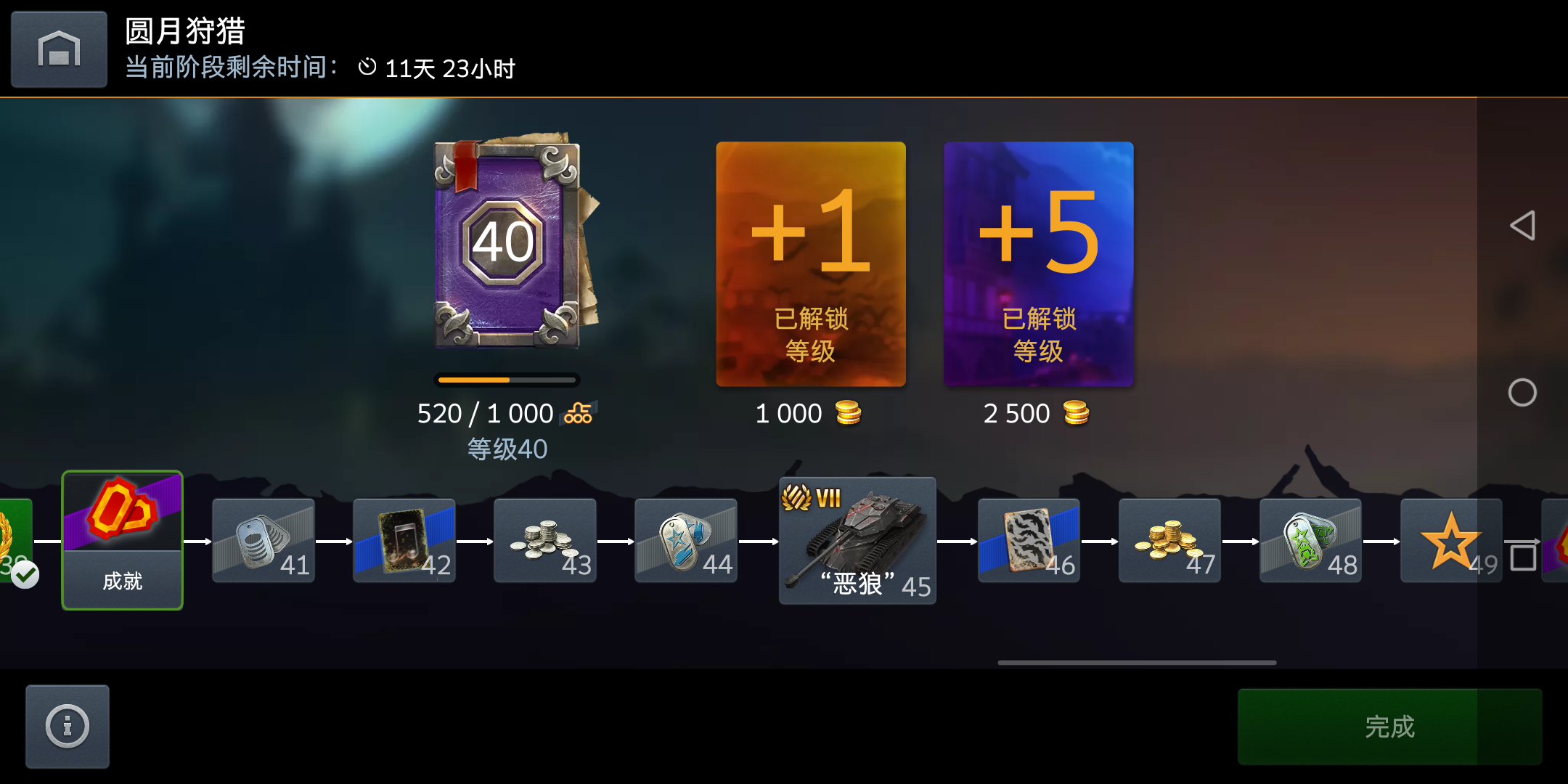
Task: Click the horizontal scrollbar below rewards
Action: (x=1137, y=662)
